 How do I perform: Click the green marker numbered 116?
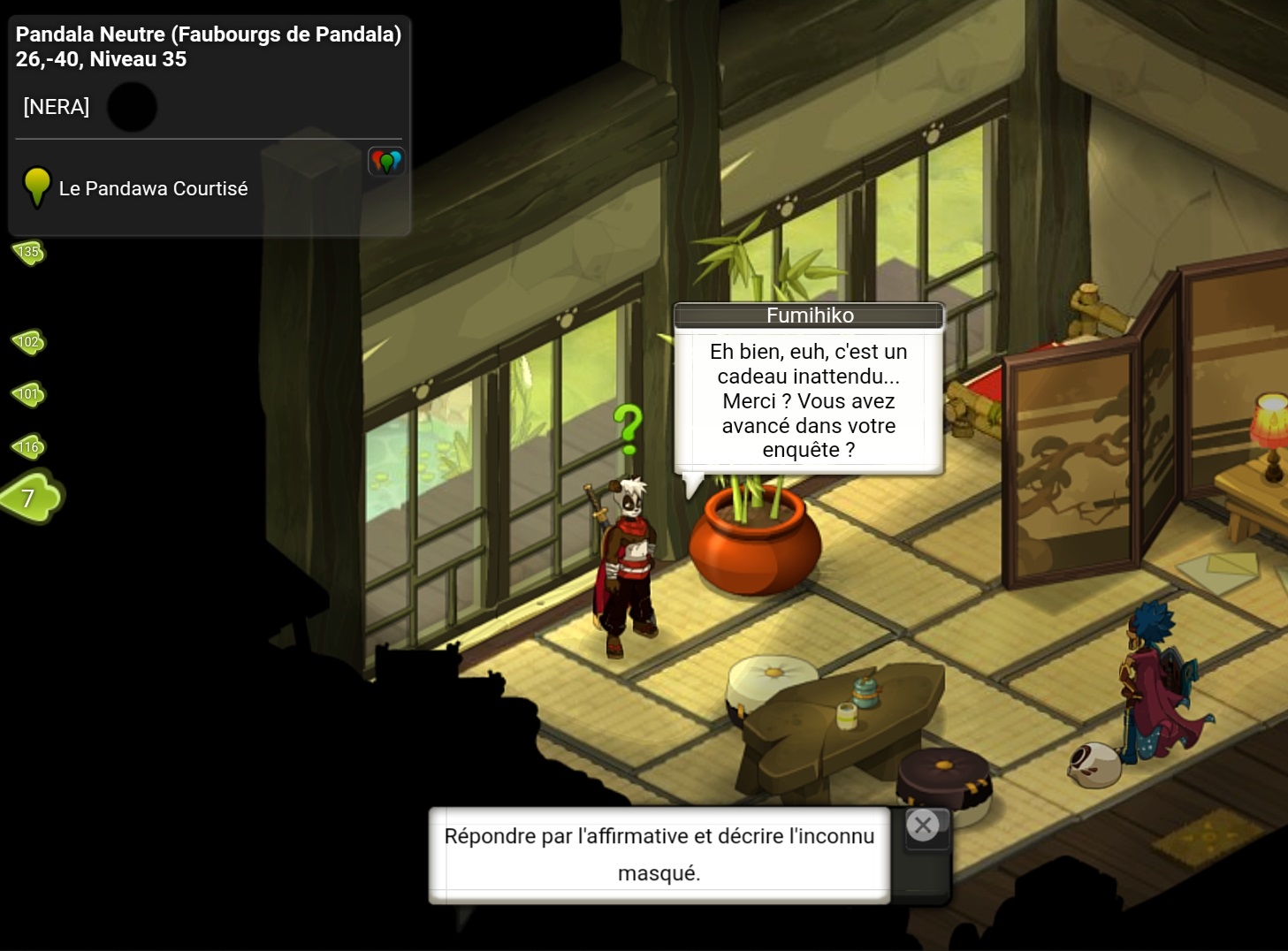point(28,447)
